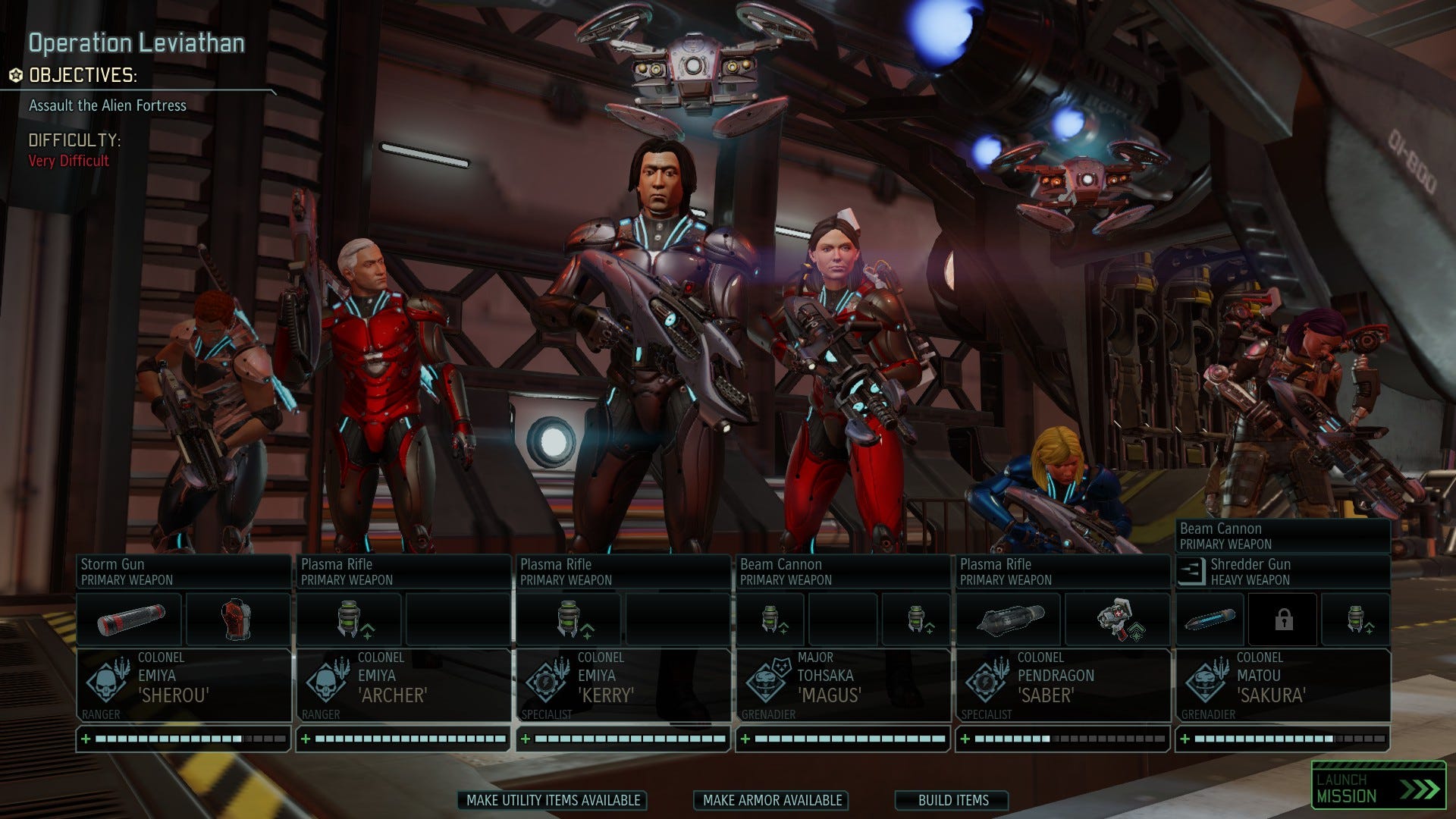
Task: Select the Ranger skull rank icon on Sherou
Action: (x=105, y=683)
